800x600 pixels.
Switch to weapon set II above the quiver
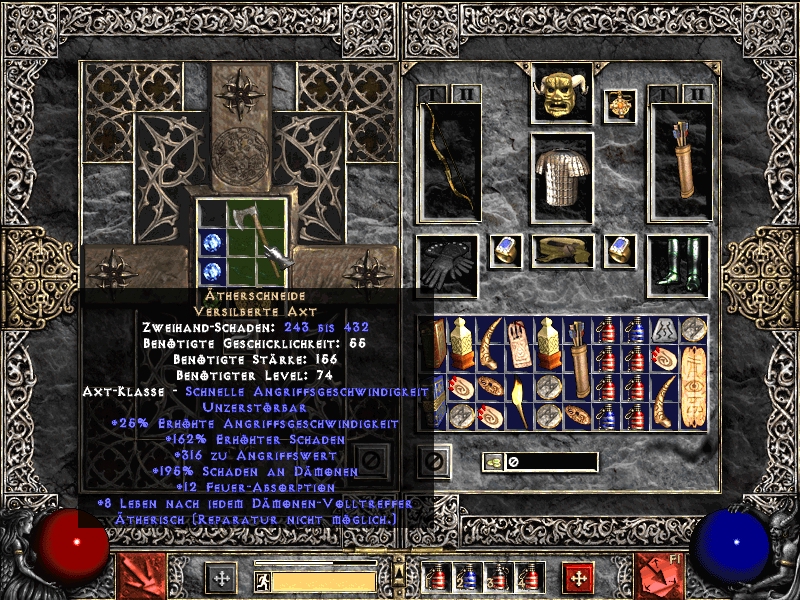coord(698,94)
